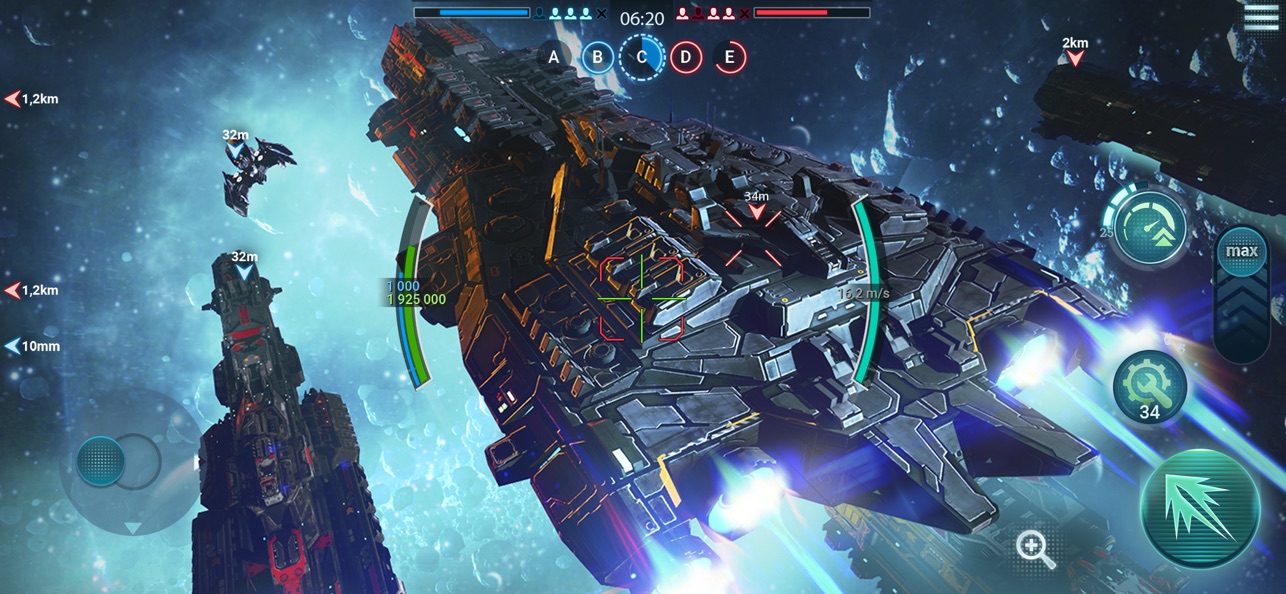Toggle the zoom magnifier
Image resolution: width=1286 pixels, height=594 pixels.
(1034, 549)
